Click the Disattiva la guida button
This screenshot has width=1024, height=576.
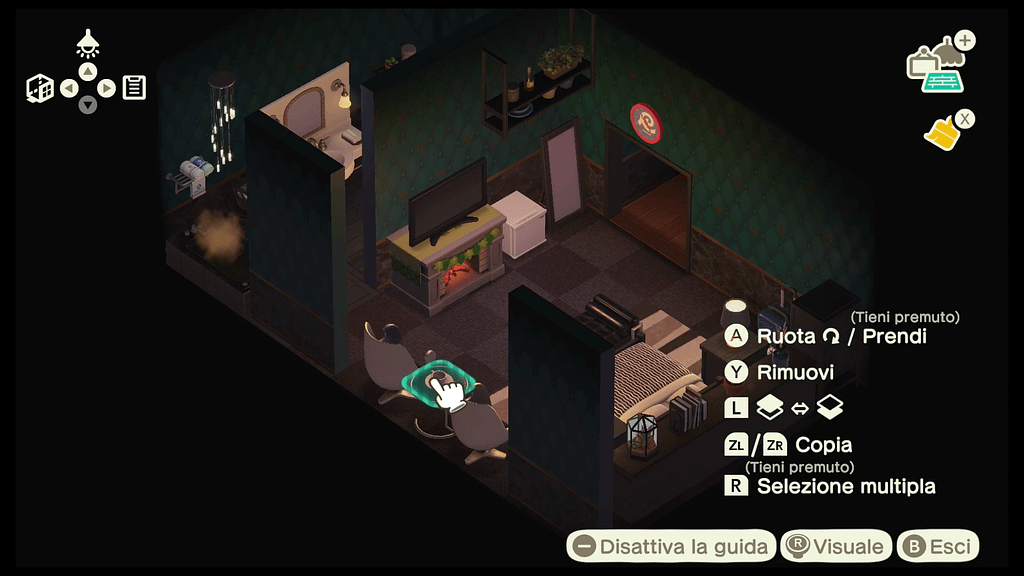pyautogui.click(x=671, y=546)
